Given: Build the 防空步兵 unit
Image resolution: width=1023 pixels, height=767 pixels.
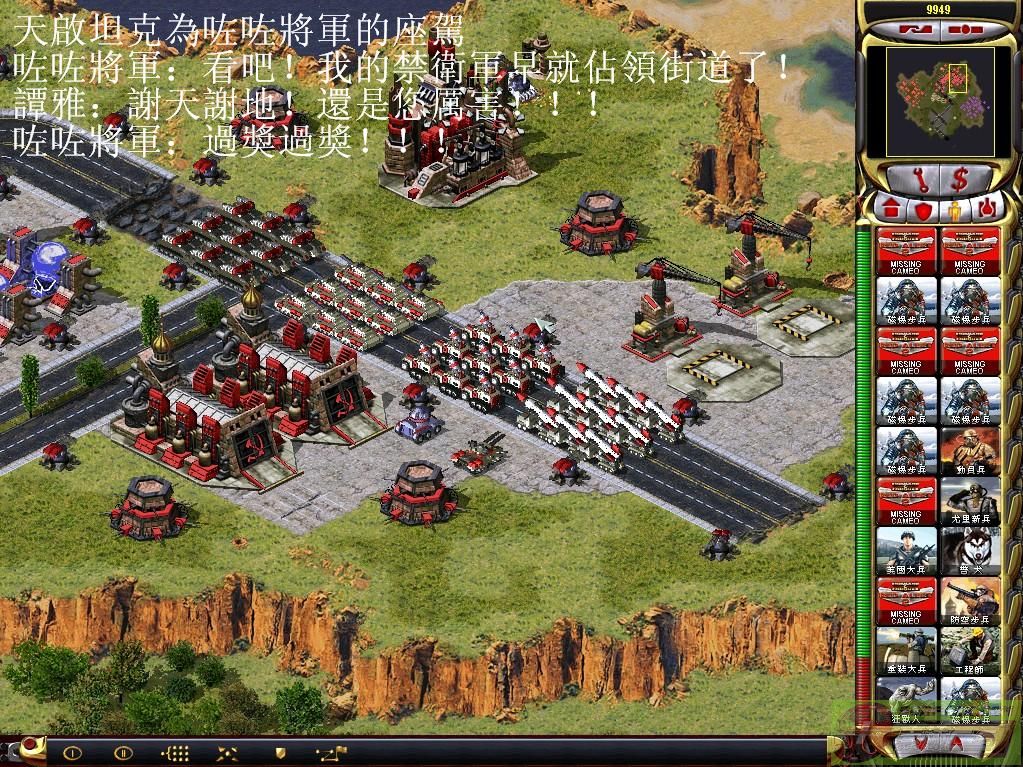Looking at the screenshot, I should (x=970, y=600).
